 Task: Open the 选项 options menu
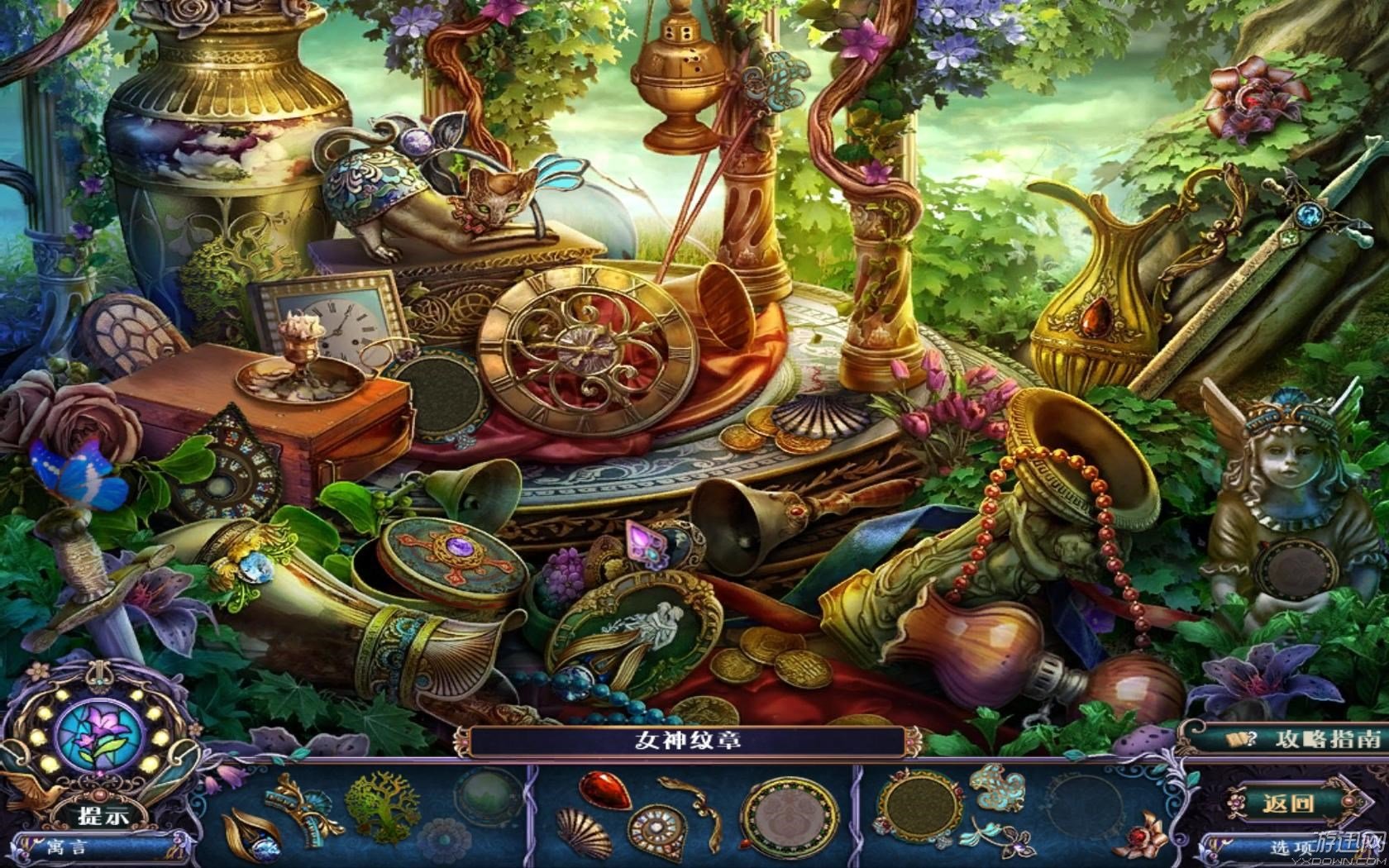(x=1291, y=847)
